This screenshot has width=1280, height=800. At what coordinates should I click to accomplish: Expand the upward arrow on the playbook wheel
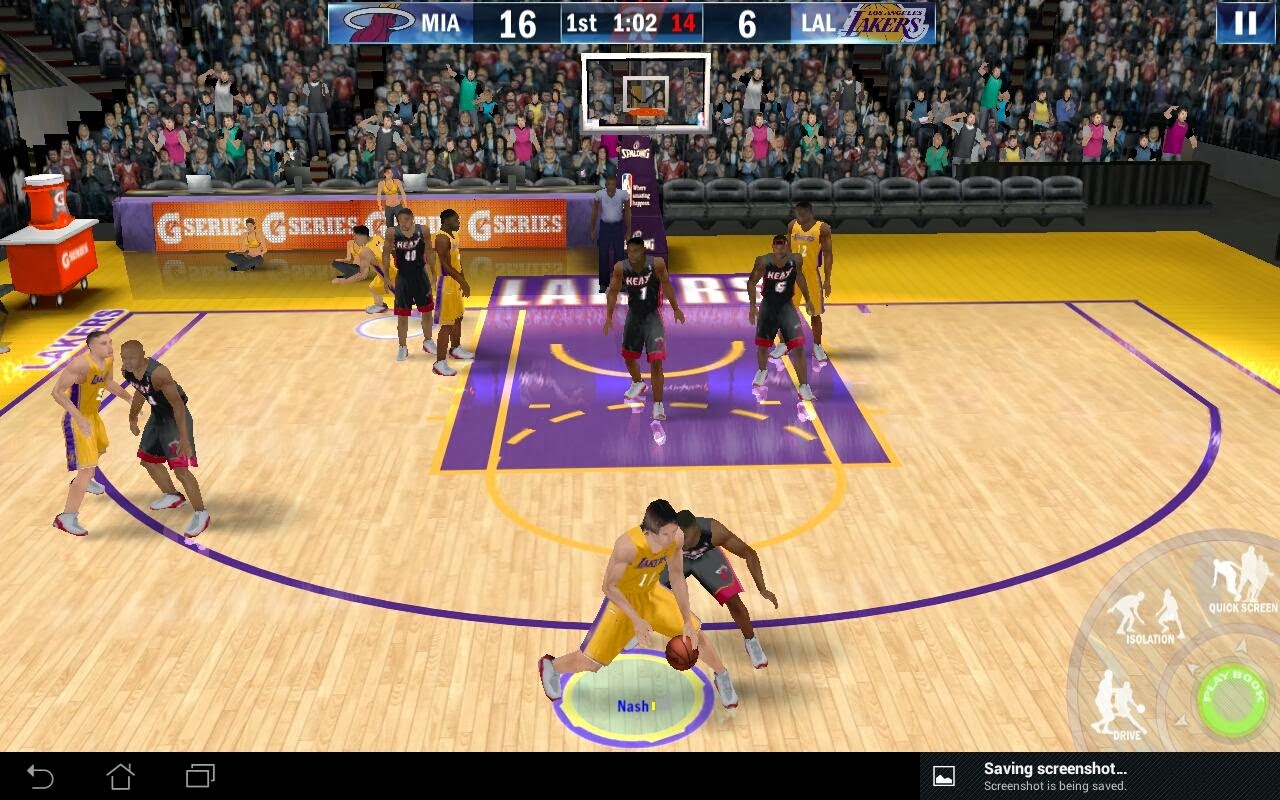[1241, 647]
